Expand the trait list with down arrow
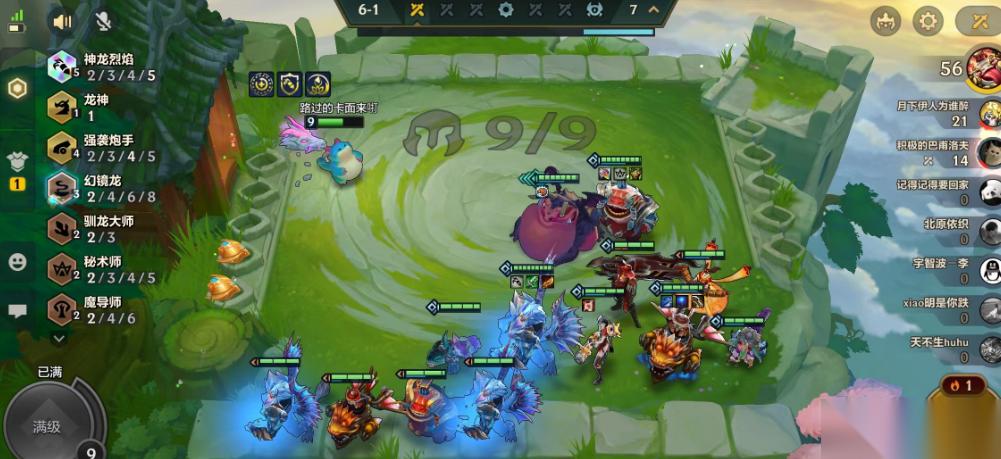The image size is (1001, 459). [x=59, y=339]
